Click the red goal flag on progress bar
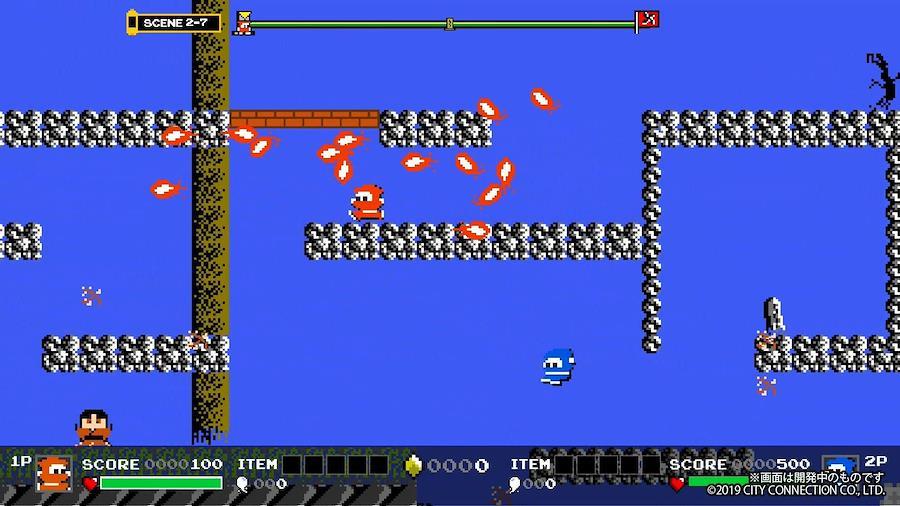Image resolution: width=900 pixels, height=506 pixels. 647,20
